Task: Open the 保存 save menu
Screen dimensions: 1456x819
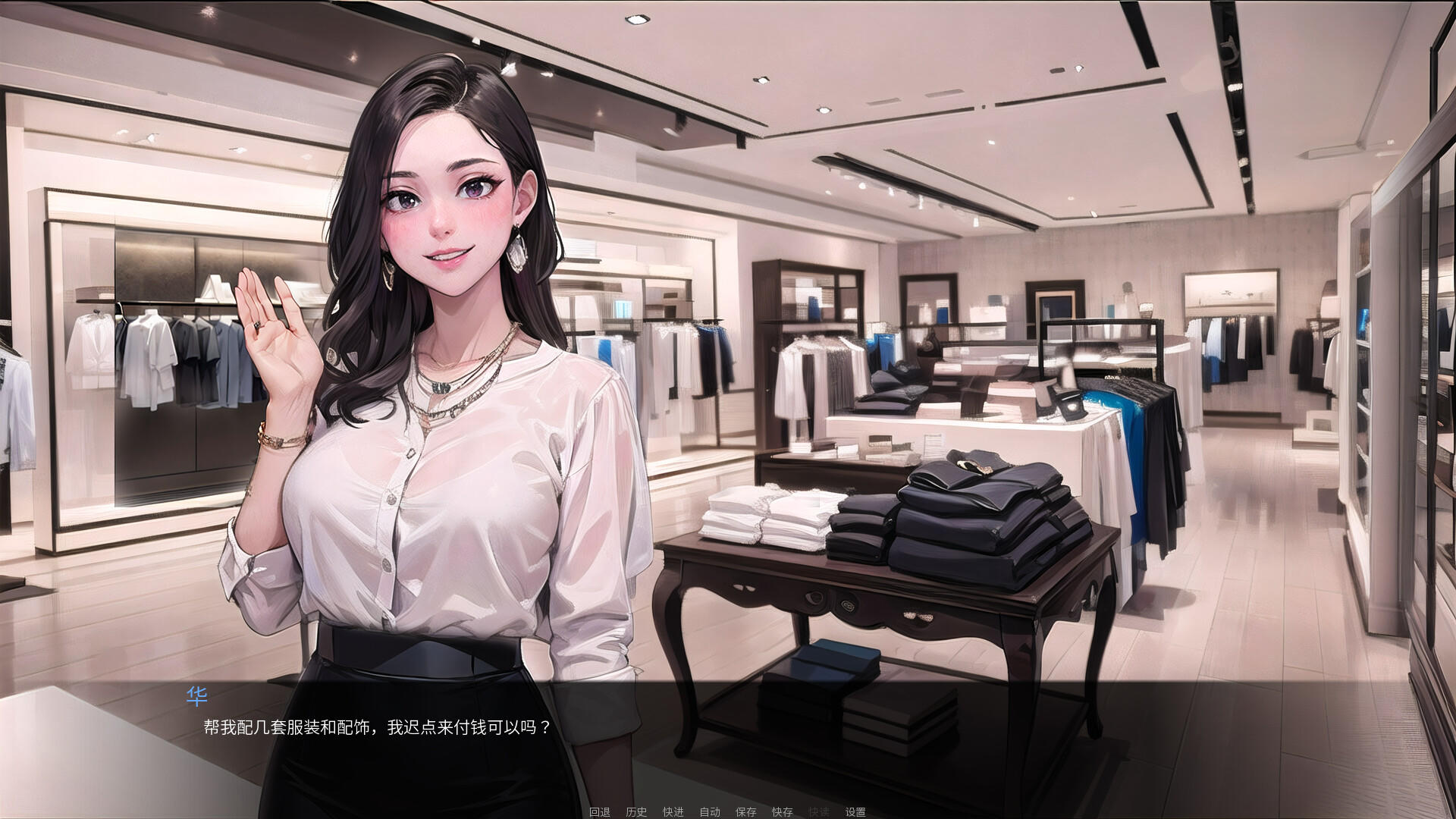Action: tap(746, 811)
